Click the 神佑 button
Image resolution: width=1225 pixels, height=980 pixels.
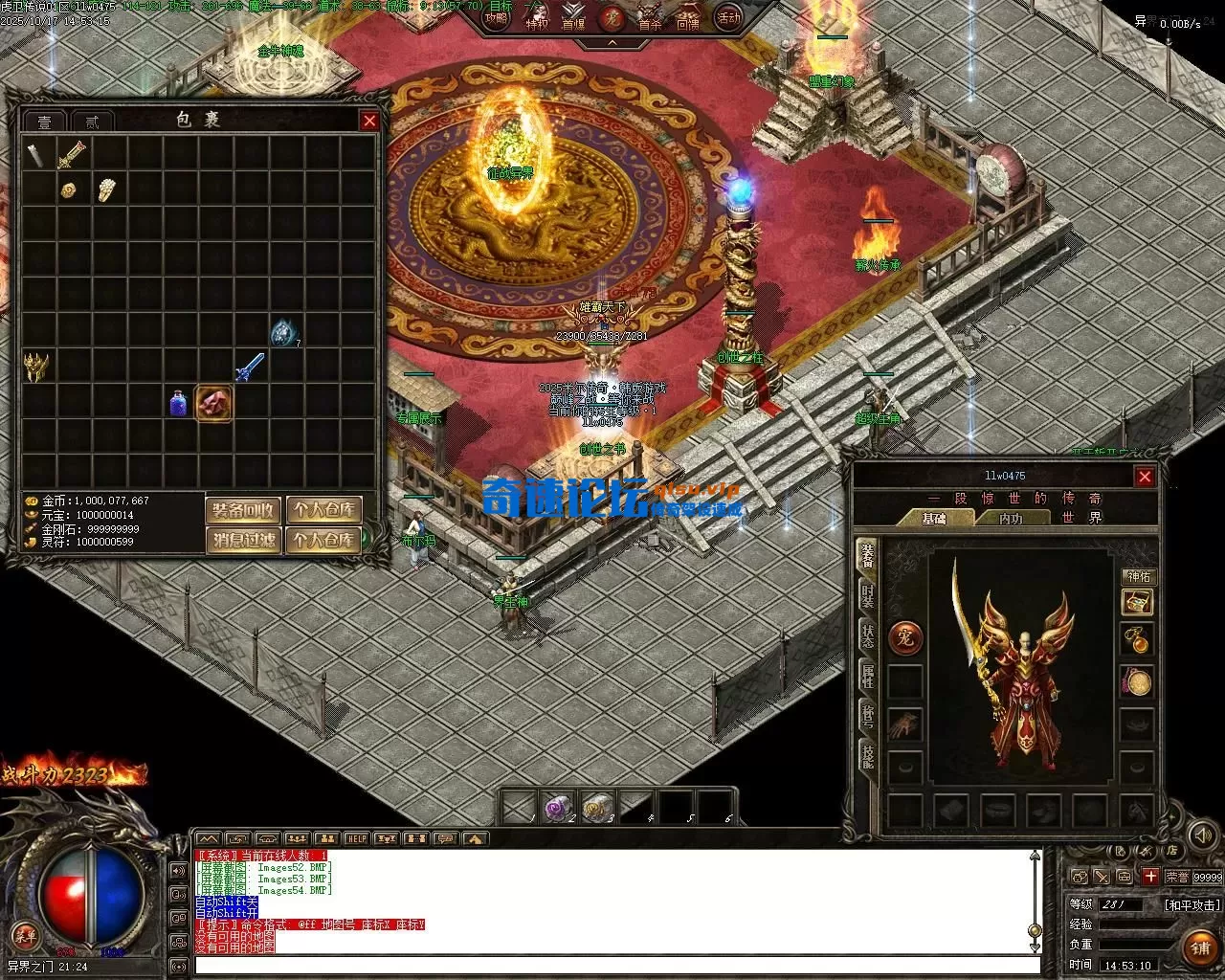(x=1139, y=576)
